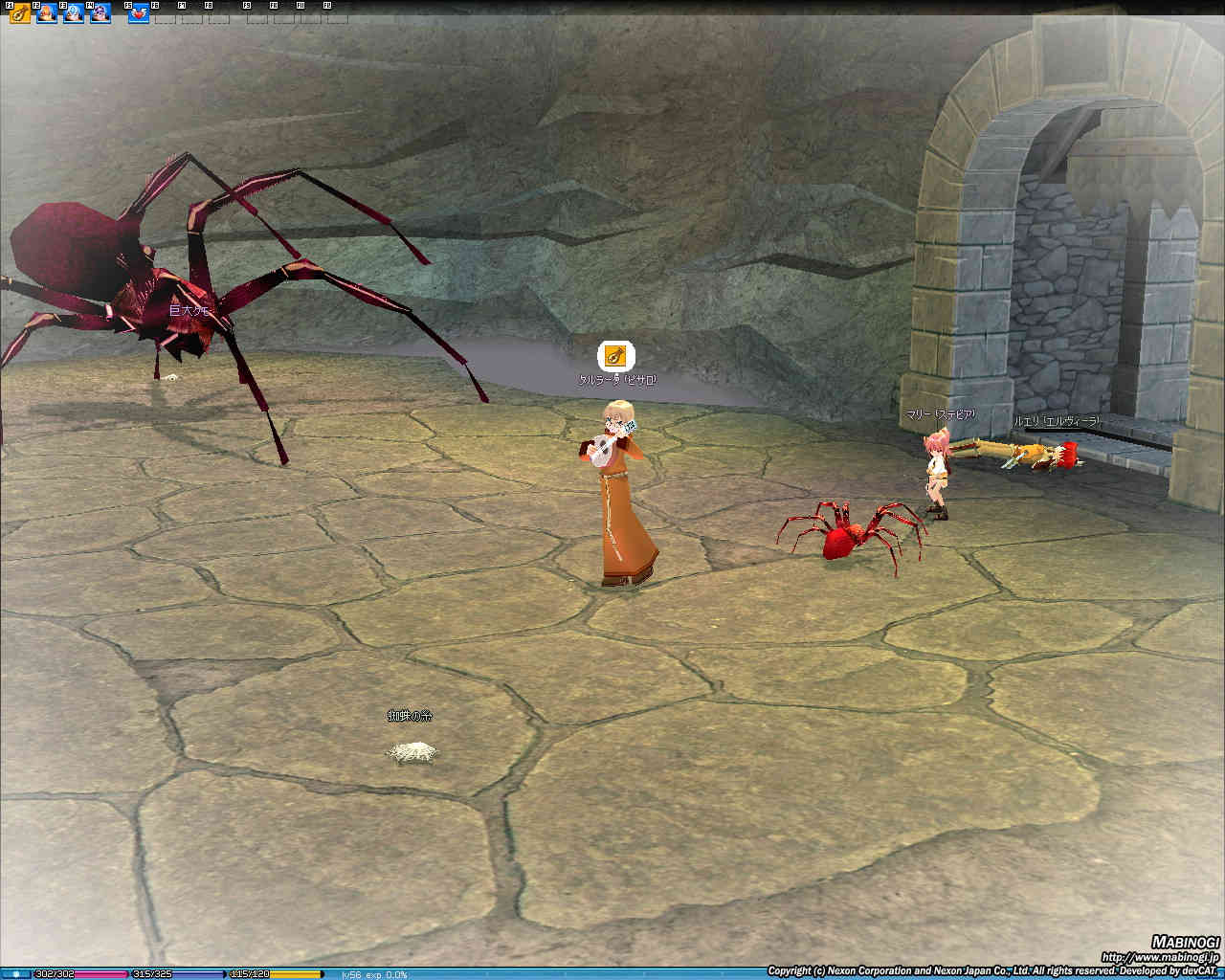
Task: Cast the purple lightning spell hotkey icon
Action: tap(100, 14)
